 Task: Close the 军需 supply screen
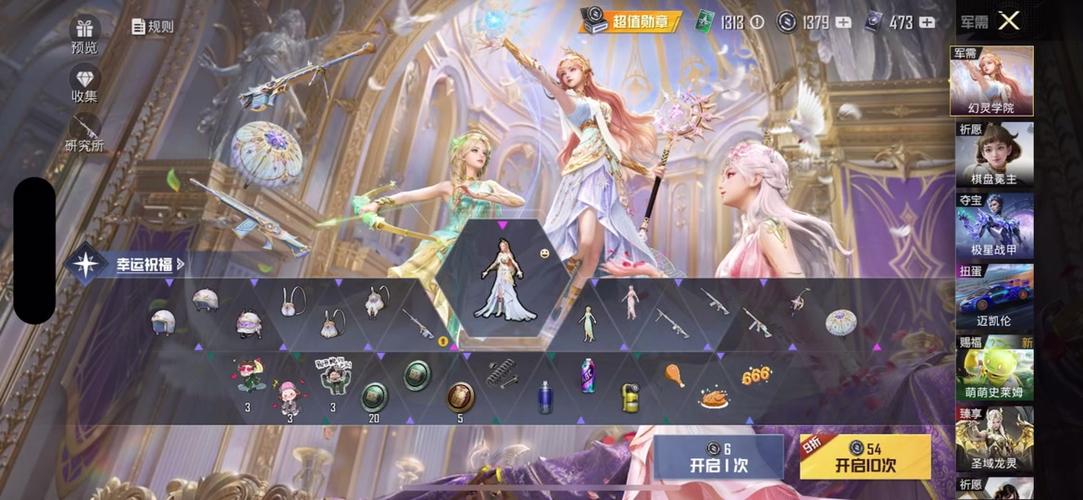pos(1009,21)
